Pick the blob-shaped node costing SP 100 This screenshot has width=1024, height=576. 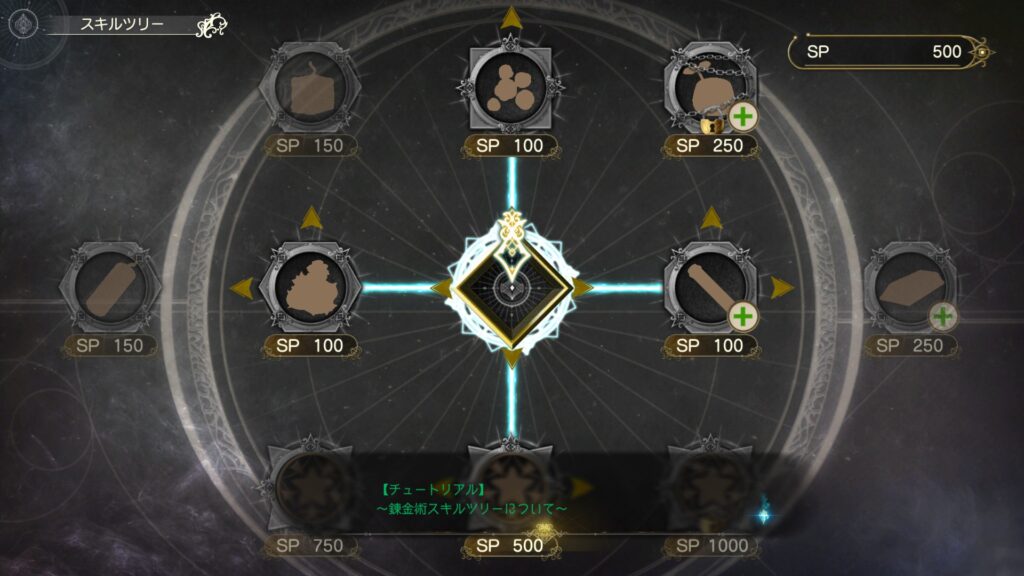310,288
